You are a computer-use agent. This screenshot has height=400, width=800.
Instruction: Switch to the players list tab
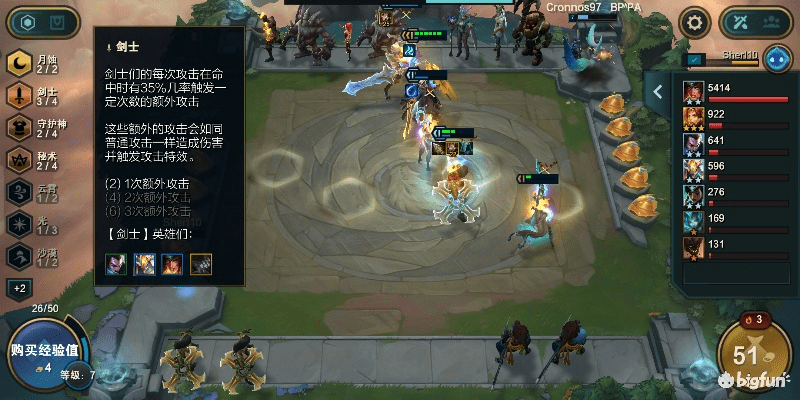(x=773, y=22)
